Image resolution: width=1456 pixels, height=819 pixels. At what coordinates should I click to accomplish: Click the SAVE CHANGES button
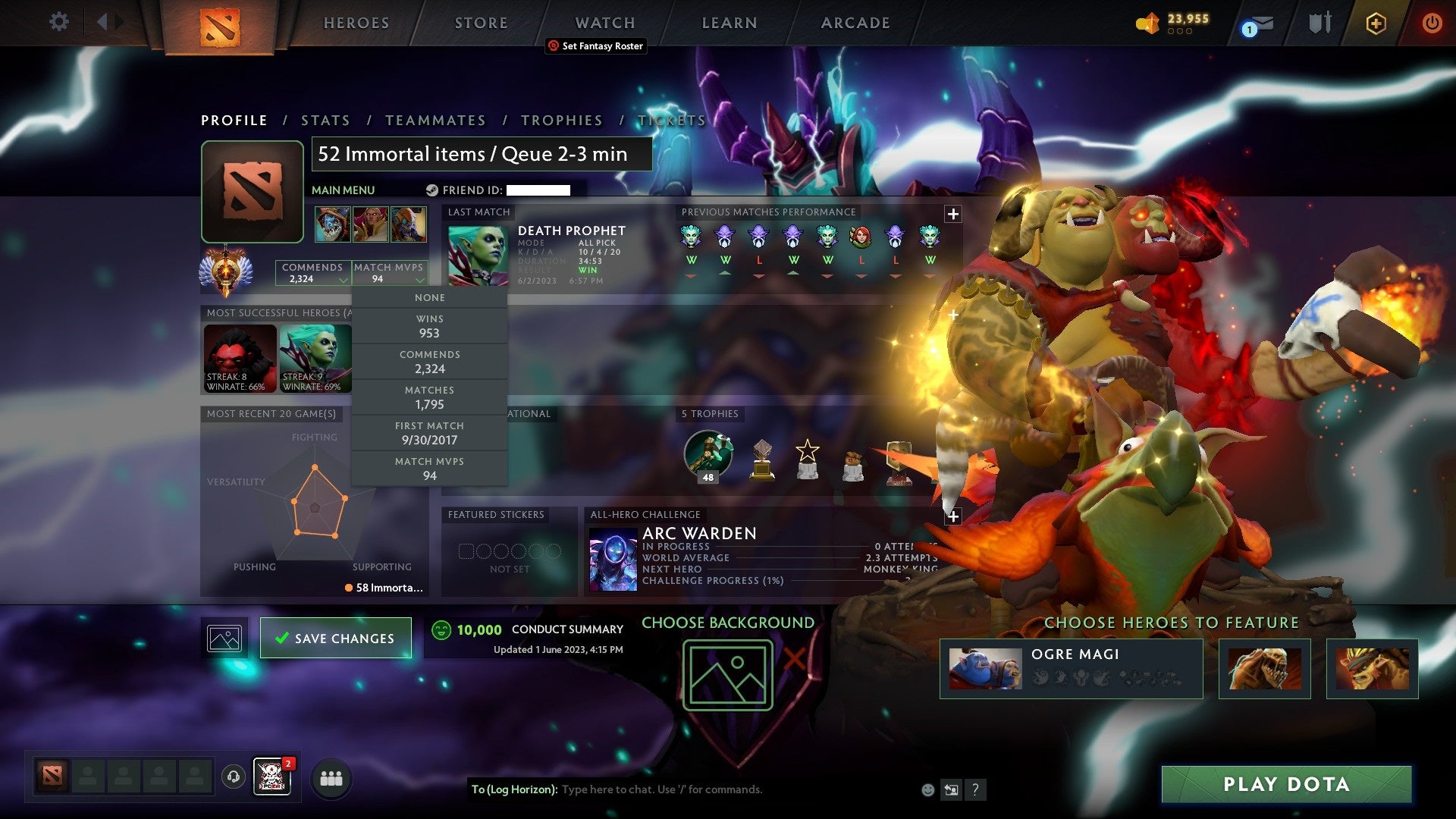(336, 638)
